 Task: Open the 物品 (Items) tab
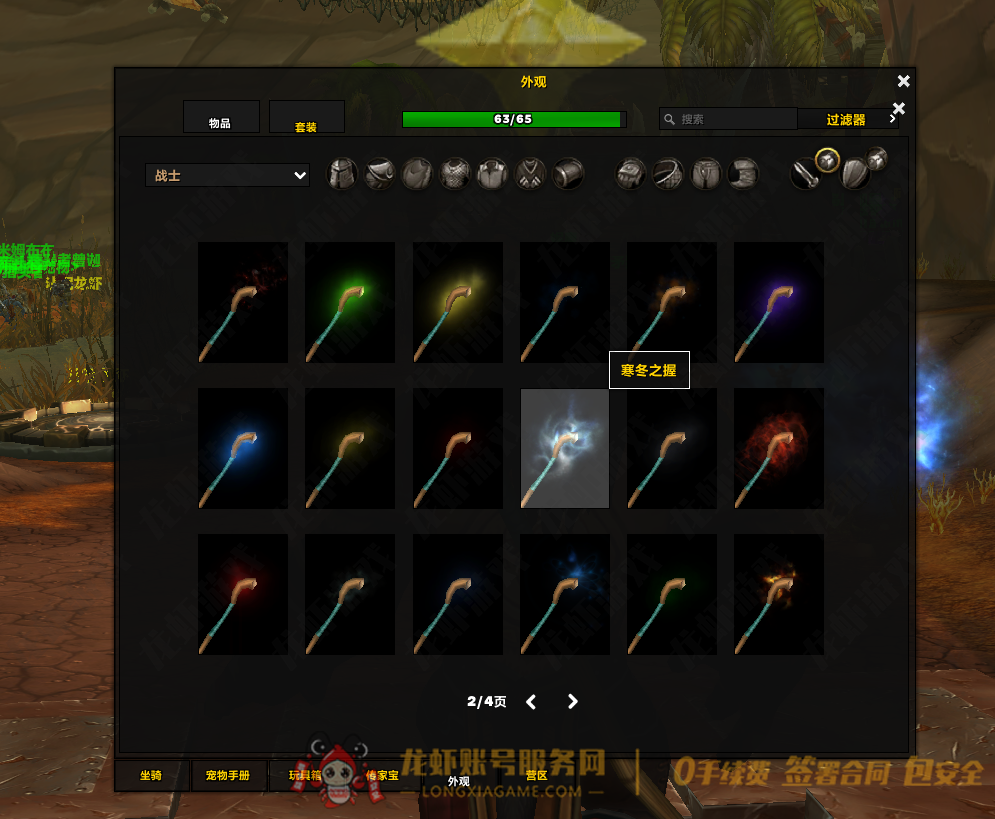(221, 117)
